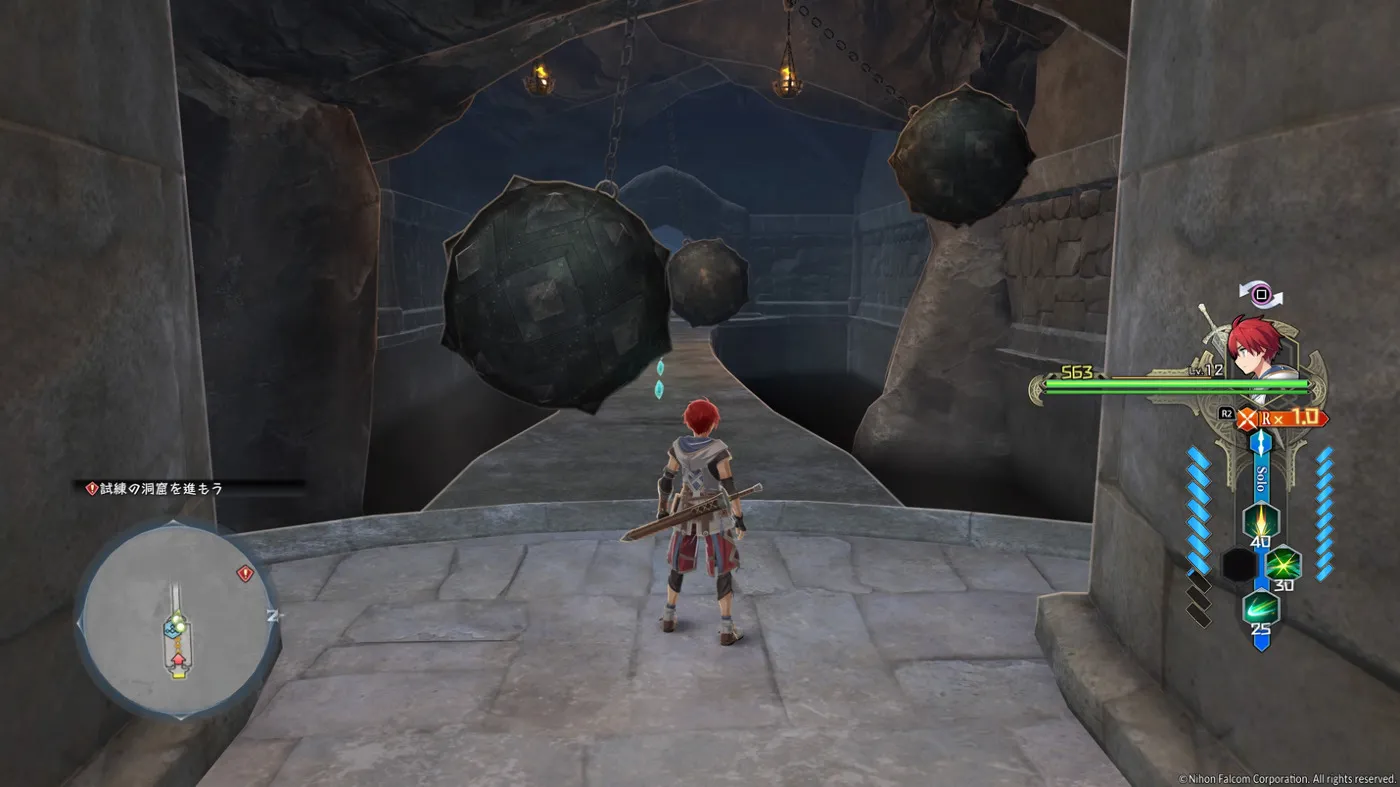Select the blue hexagon marker on minimap
Screen dimensions: 1400x787
coord(171,630)
